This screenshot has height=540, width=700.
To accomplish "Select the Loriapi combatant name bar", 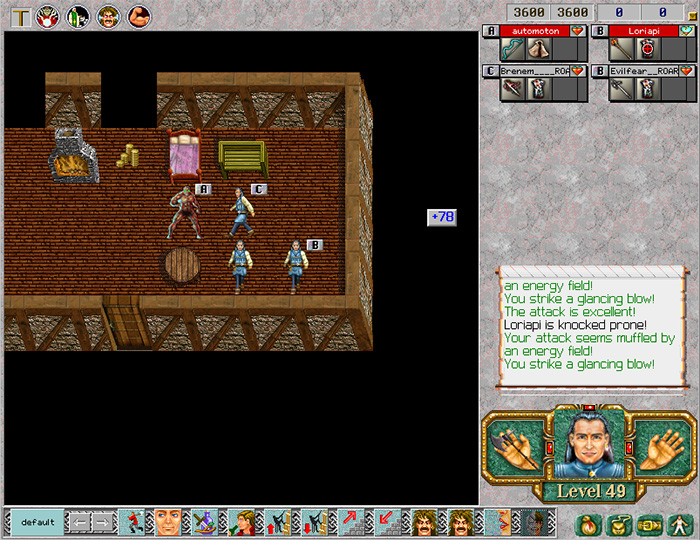I will click(x=644, y=31).
